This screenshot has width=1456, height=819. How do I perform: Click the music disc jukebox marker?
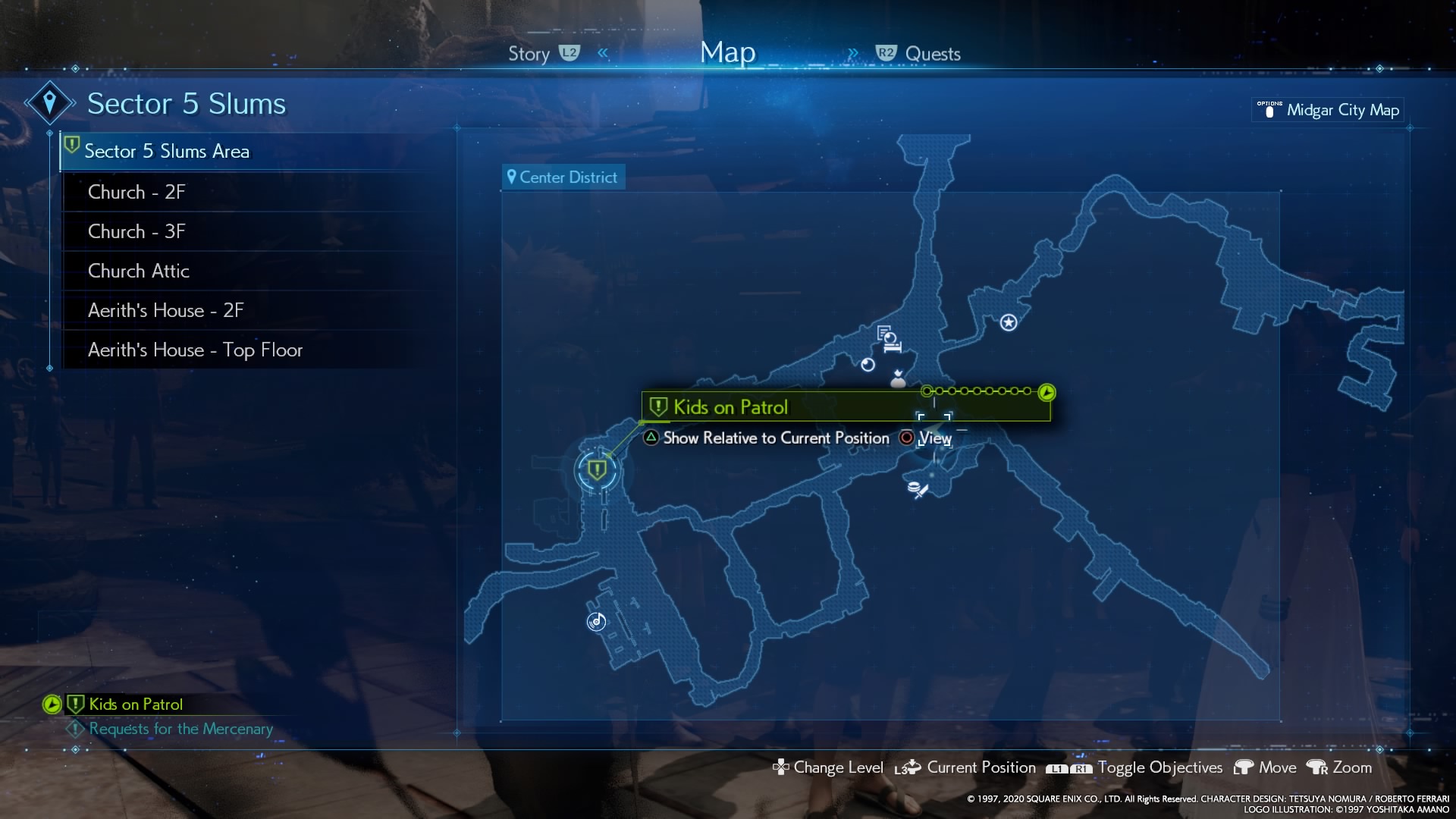[597, 622]
